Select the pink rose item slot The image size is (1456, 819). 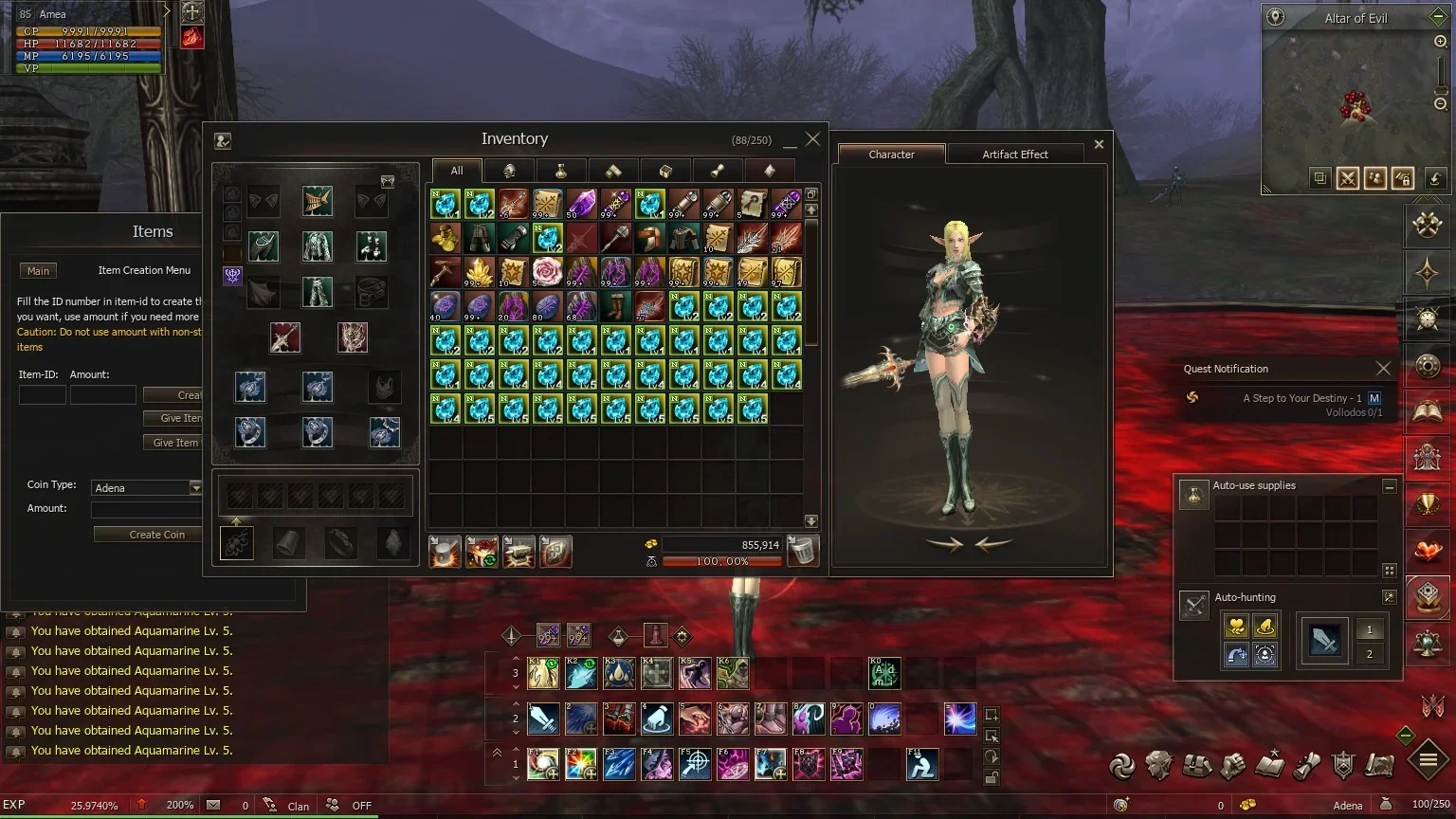[547, 272]
